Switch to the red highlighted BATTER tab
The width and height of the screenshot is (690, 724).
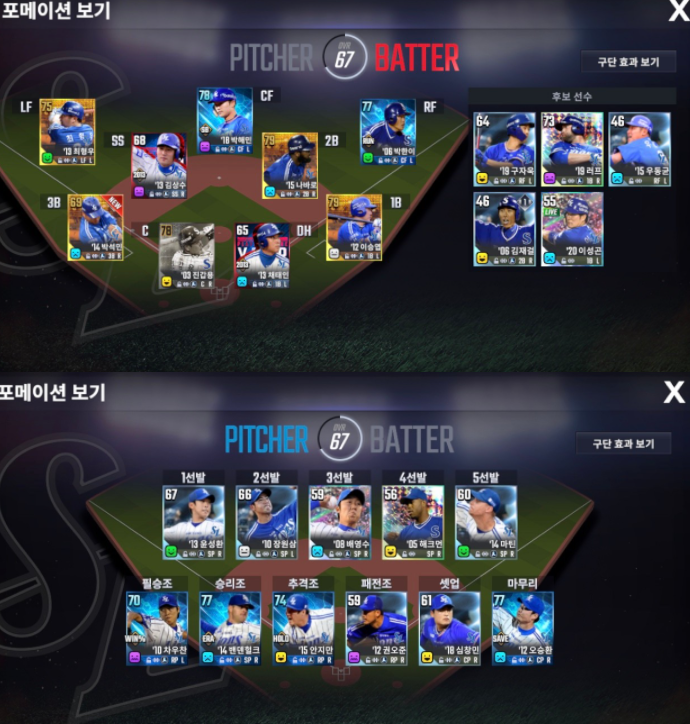[416, 57]
